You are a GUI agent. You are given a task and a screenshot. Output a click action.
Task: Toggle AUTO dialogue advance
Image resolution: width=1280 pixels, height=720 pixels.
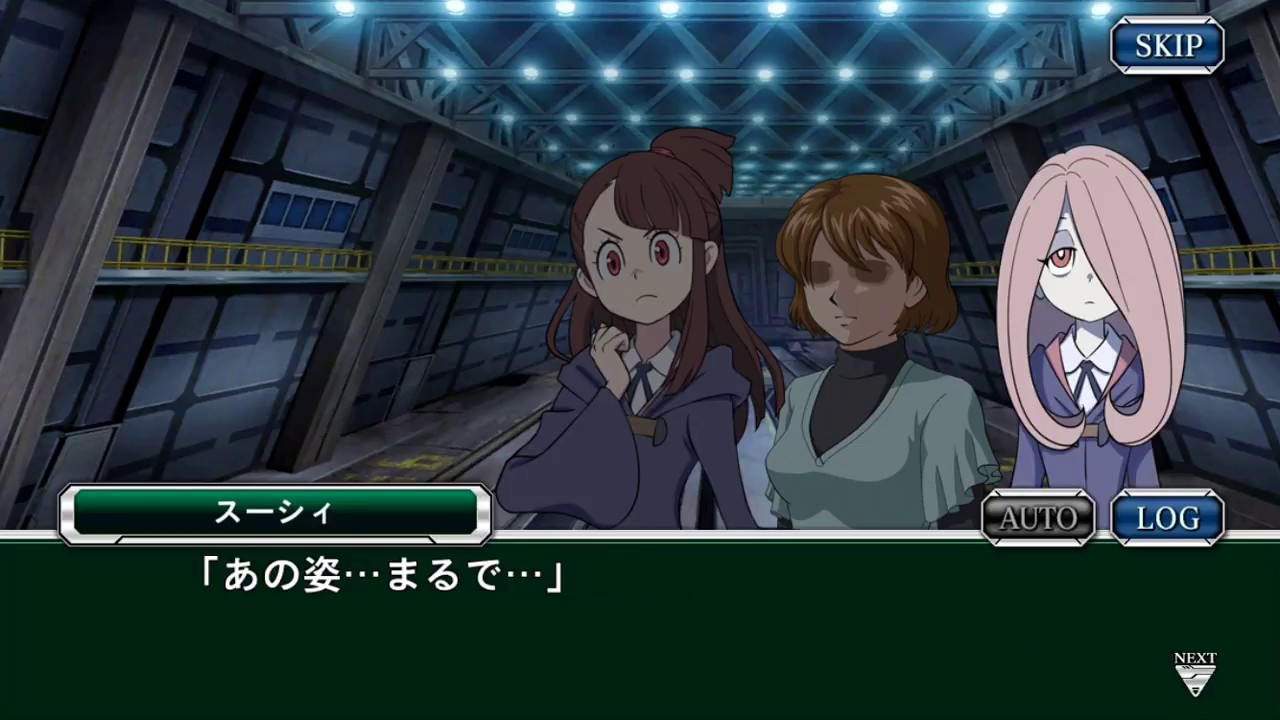point(1038,517)
